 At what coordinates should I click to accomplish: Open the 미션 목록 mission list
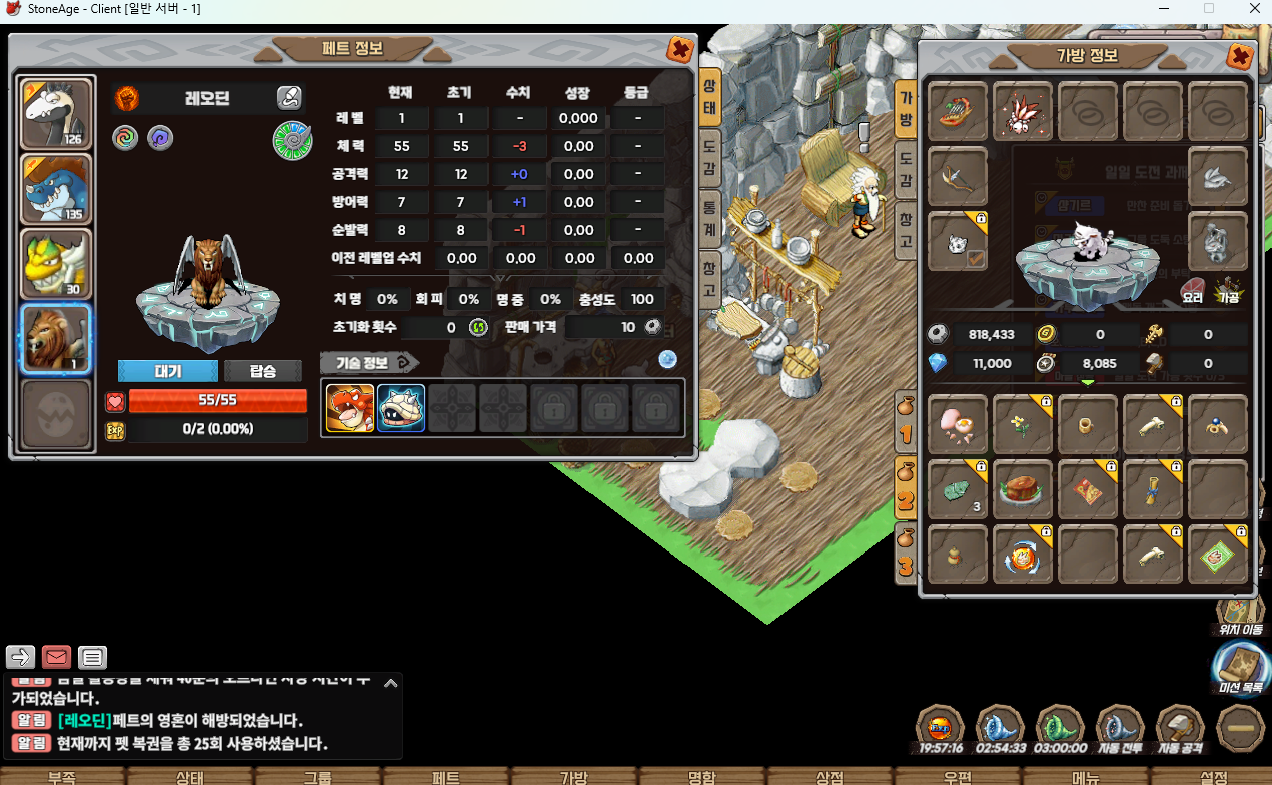[1238, 665]
